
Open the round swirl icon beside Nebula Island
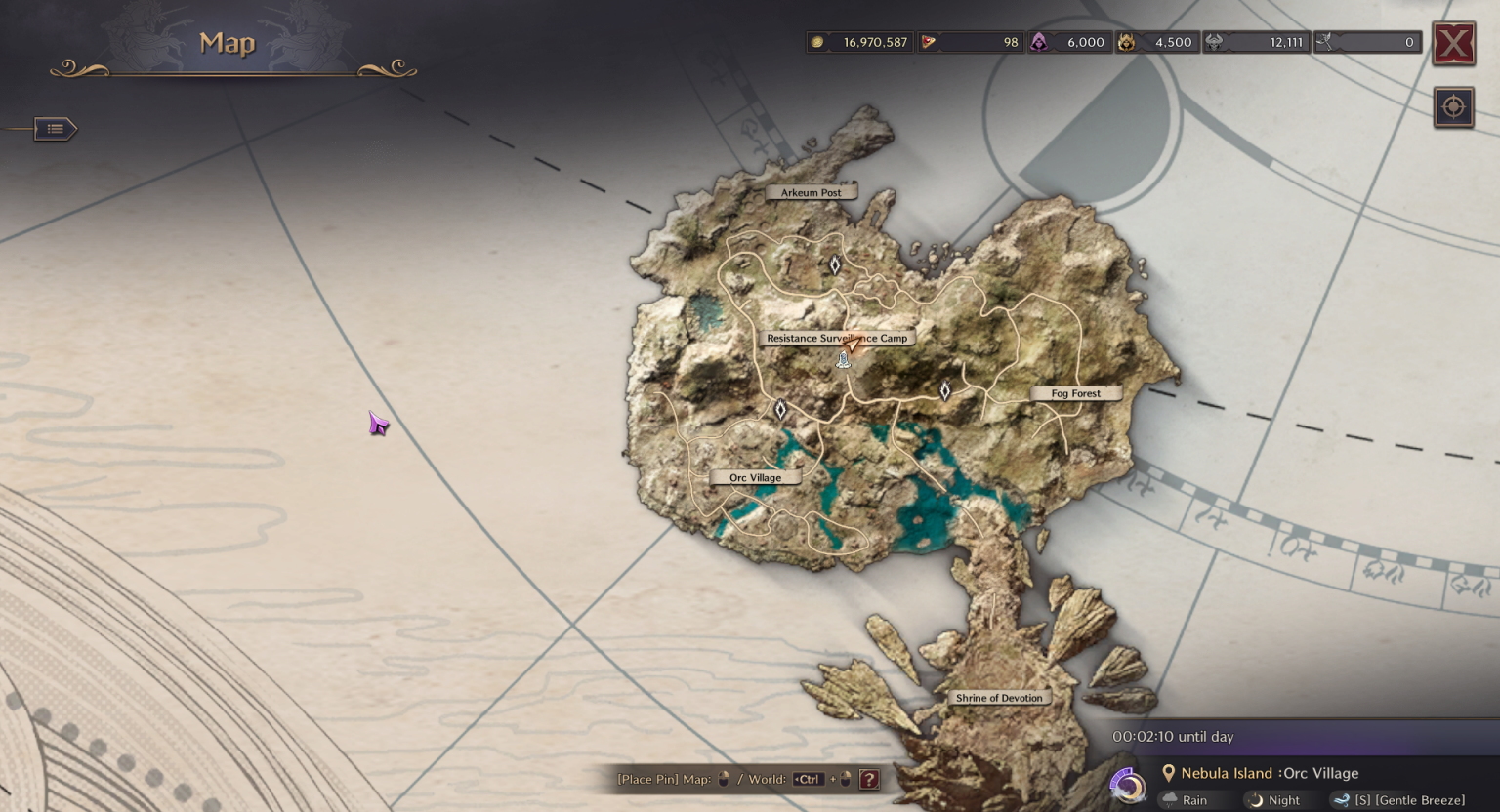pos(1128,786)
